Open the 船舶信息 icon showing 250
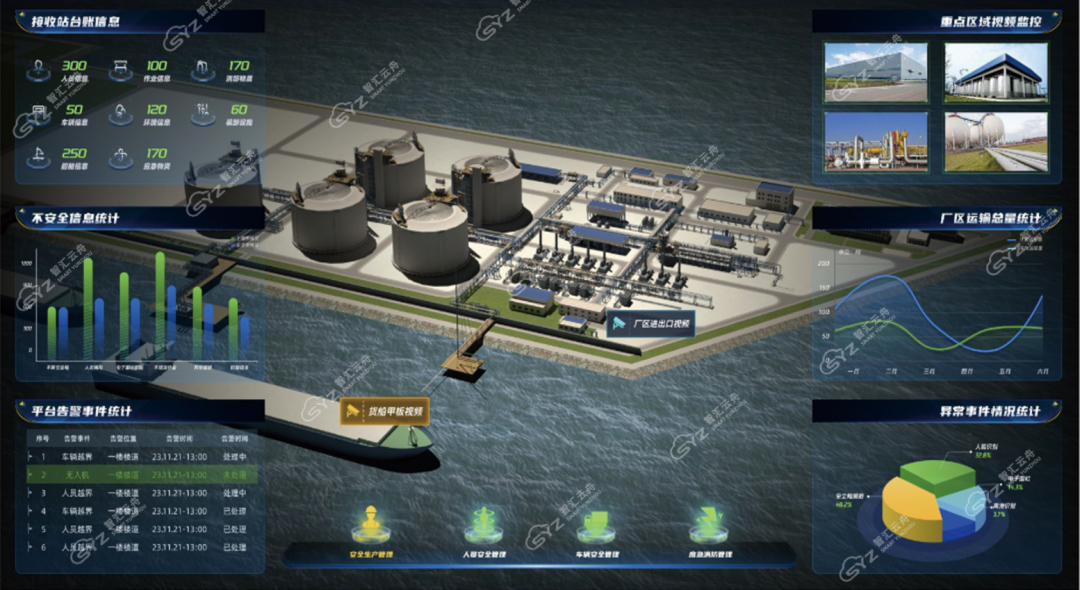The width and height of the screenshot is (1080, 590). [40, 158]
